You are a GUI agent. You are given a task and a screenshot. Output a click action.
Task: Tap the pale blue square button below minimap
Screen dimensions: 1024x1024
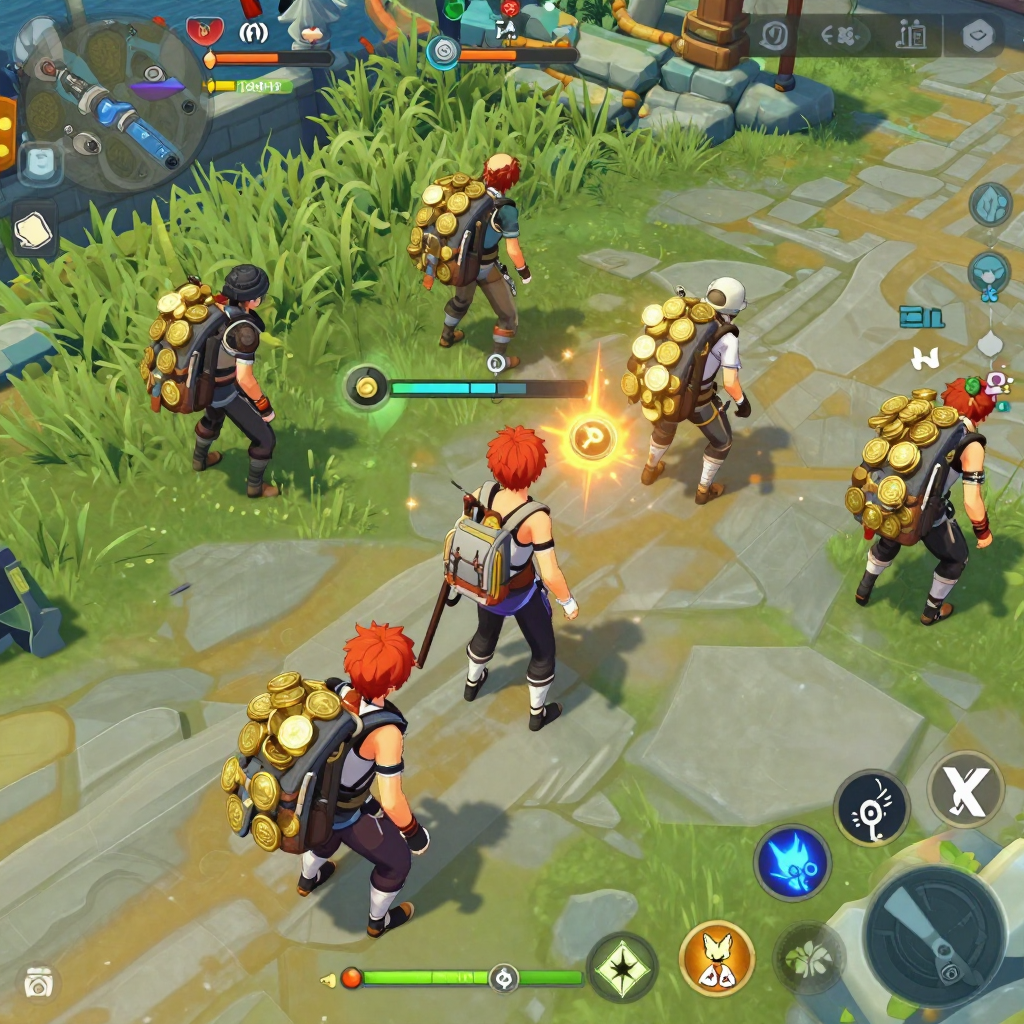point(40,163)
